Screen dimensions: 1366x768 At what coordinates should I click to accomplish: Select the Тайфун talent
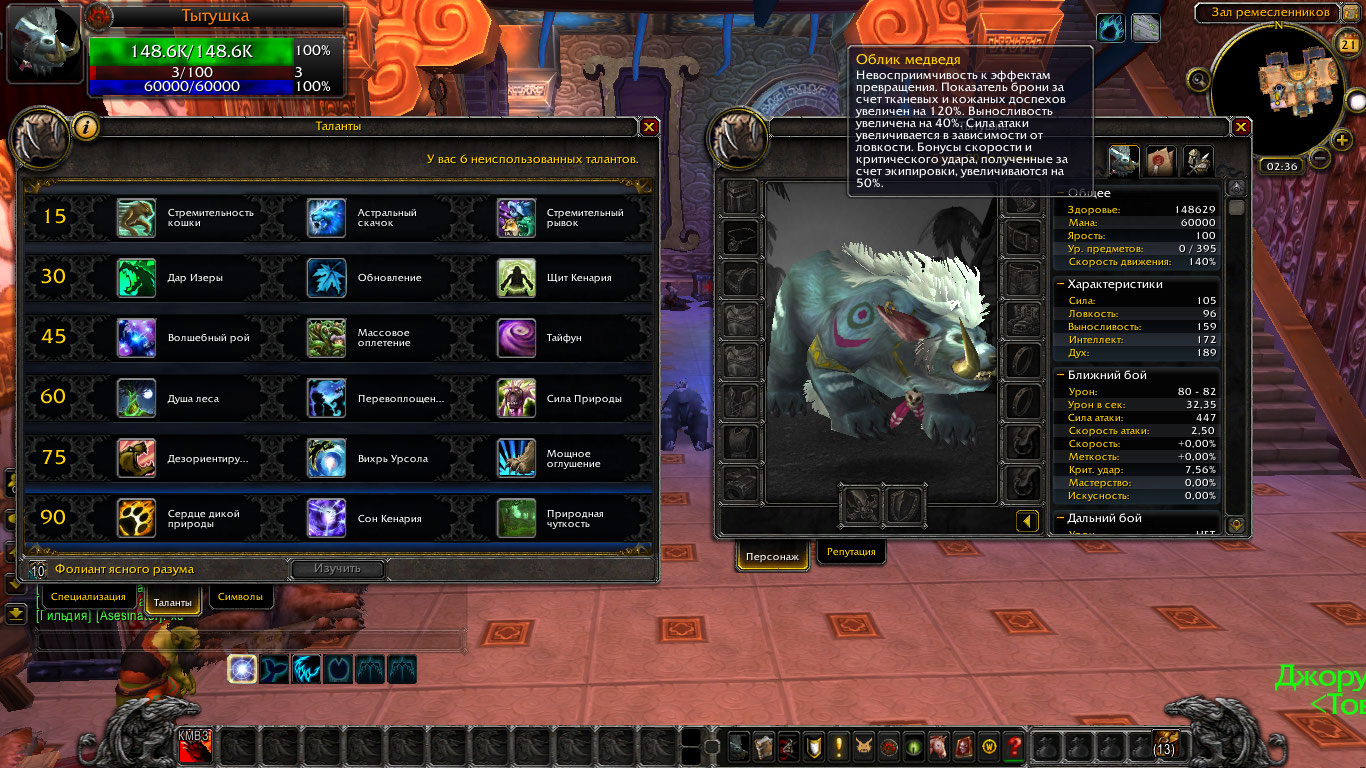coord(516,338)
